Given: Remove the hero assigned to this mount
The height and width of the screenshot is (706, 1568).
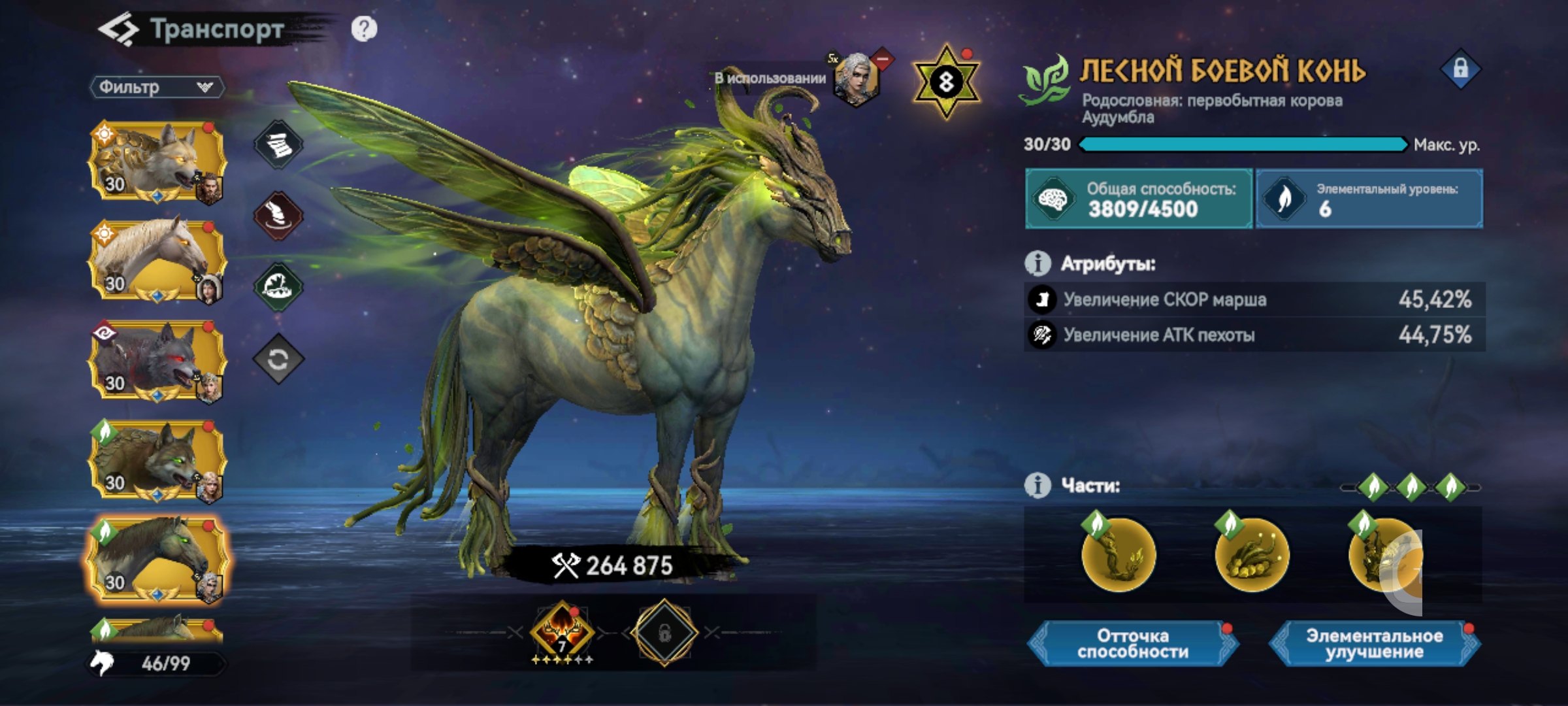Looking at the screenshot, I should click(882, 59).
